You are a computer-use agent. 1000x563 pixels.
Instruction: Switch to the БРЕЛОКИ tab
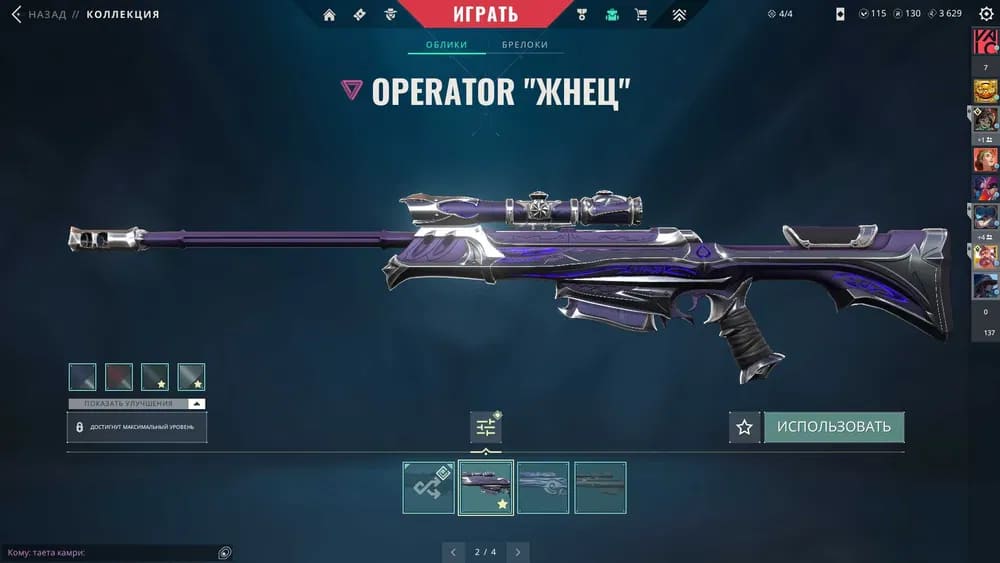pos(524,45)
